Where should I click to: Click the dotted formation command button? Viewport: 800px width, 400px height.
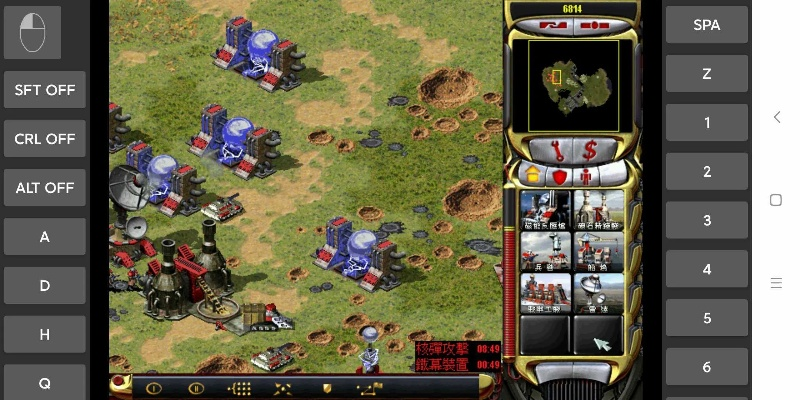240,388
